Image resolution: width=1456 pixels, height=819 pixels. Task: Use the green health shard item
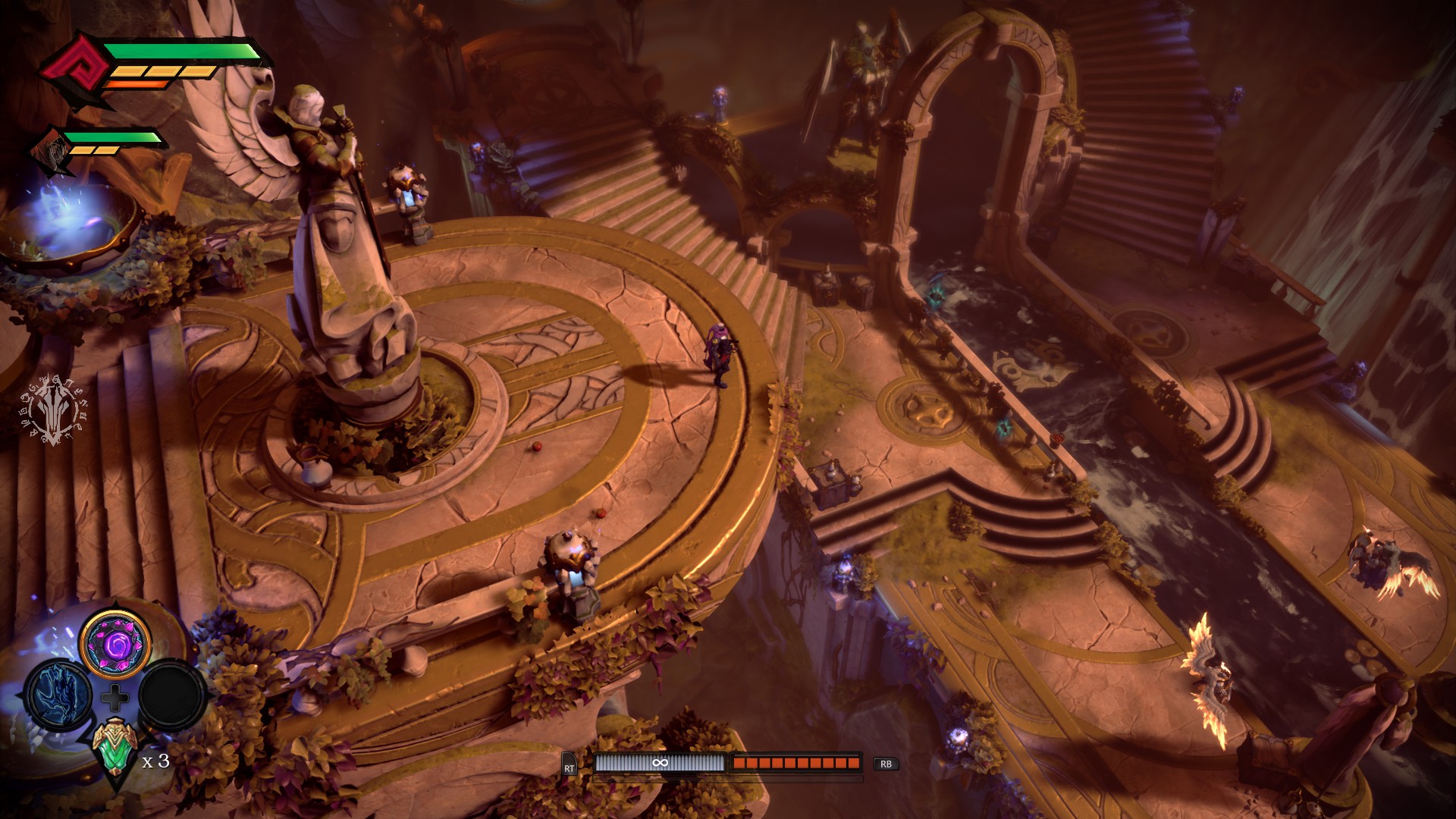[115, 746]
